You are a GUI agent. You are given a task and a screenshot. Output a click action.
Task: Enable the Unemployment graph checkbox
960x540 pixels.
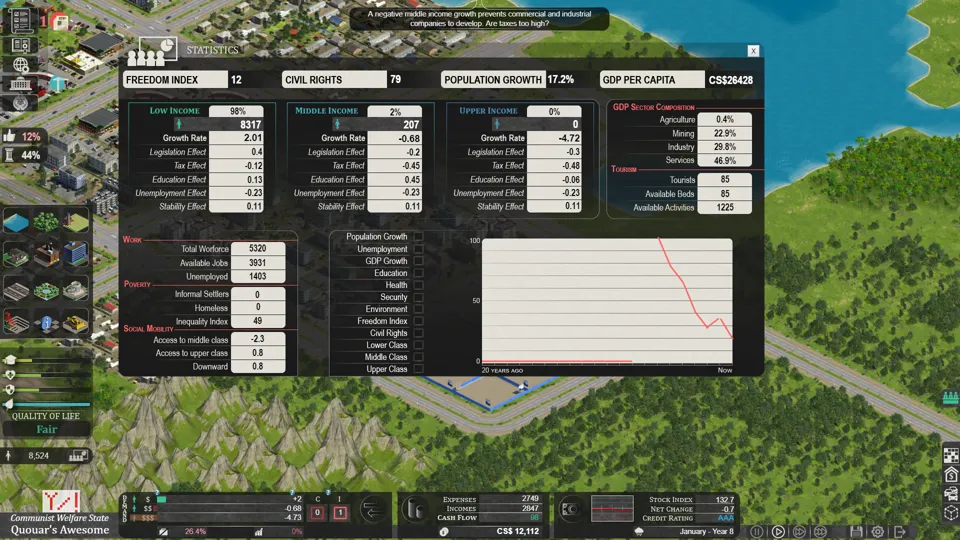[x=418, y=249]
